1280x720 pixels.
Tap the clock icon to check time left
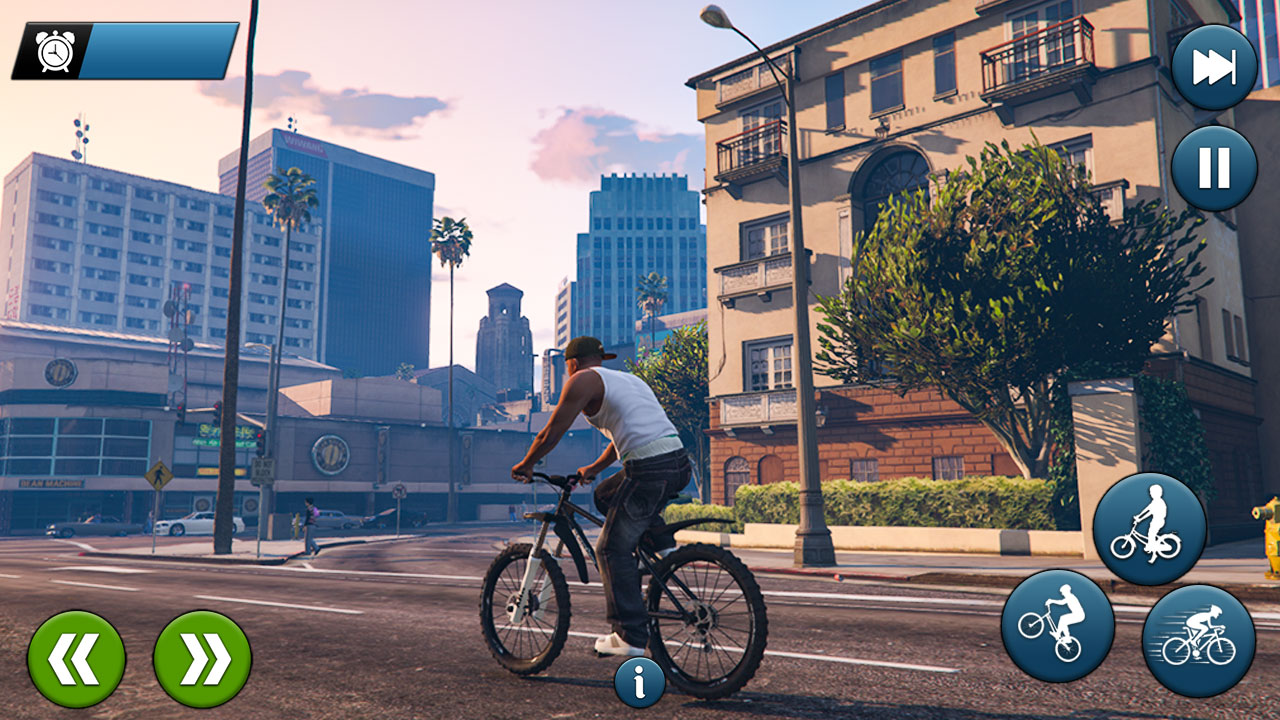pos(55,50)
